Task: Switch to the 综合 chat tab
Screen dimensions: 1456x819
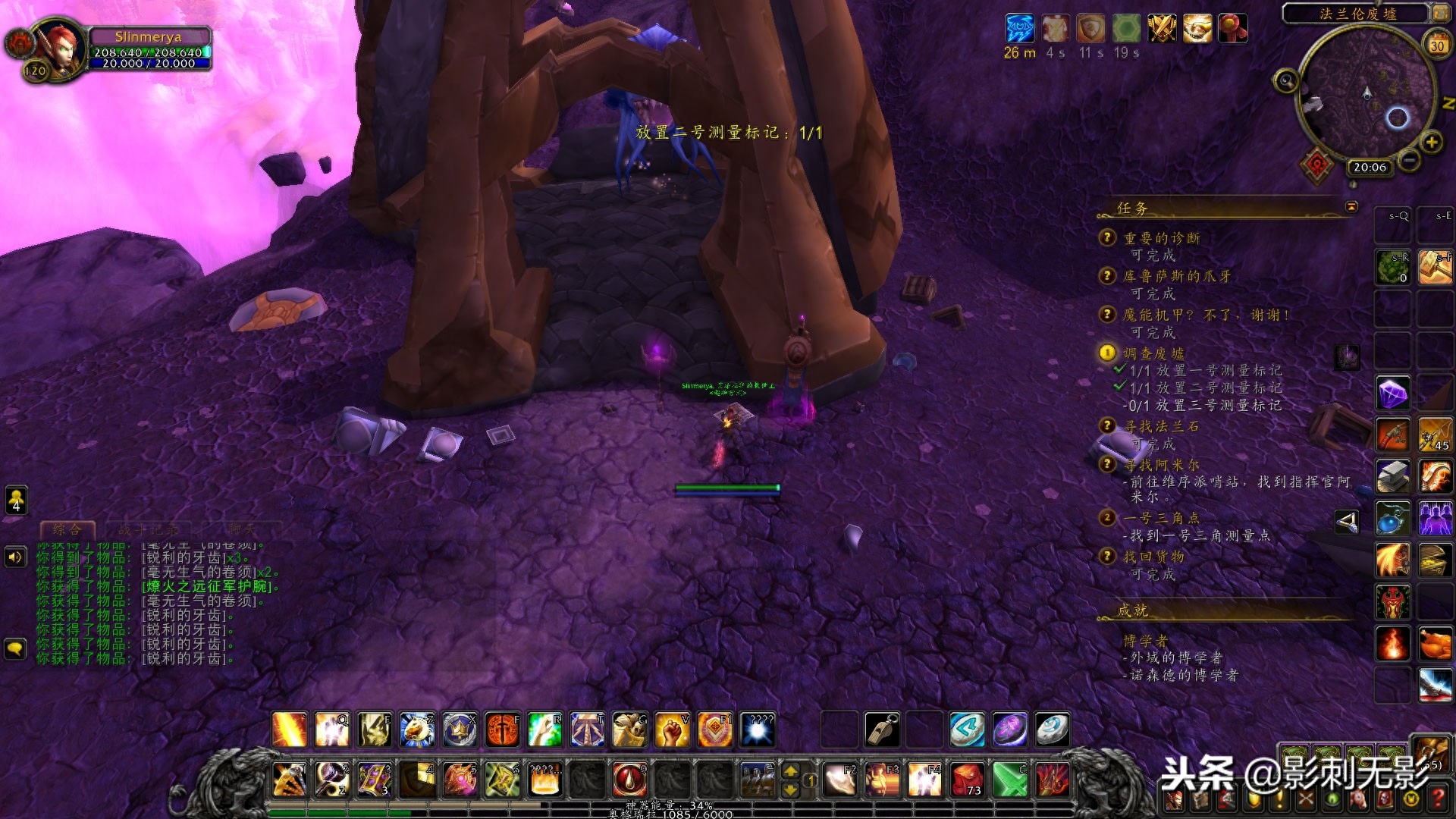Action: [67, 529]
